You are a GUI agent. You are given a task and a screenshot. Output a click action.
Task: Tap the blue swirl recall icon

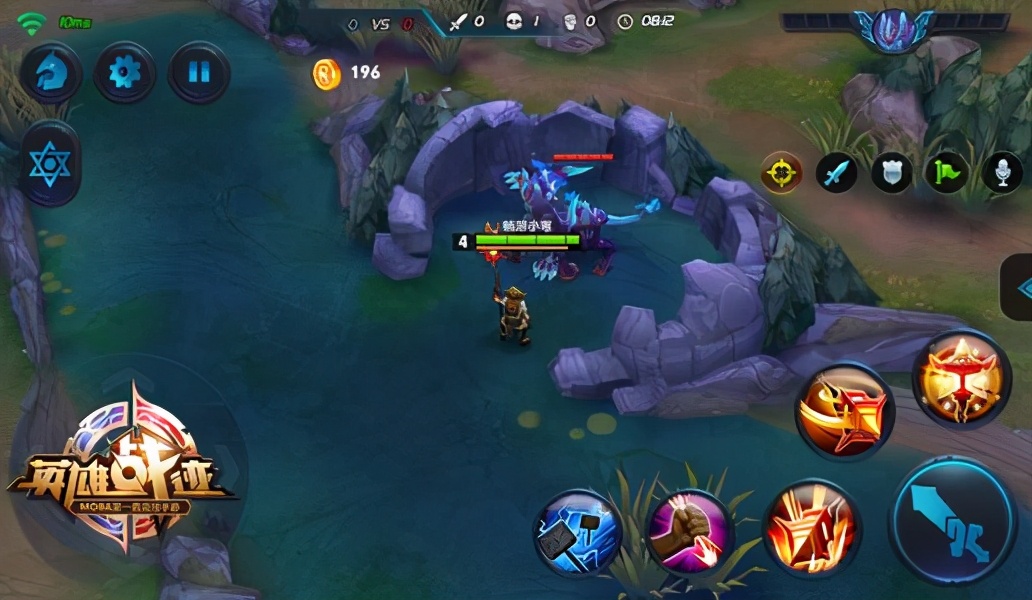(50, 73)
